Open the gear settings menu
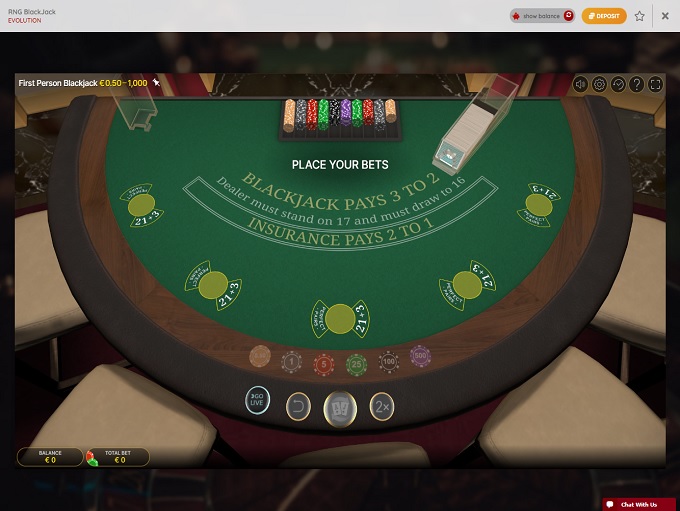 pyautogui.click(x=599, y=84)
